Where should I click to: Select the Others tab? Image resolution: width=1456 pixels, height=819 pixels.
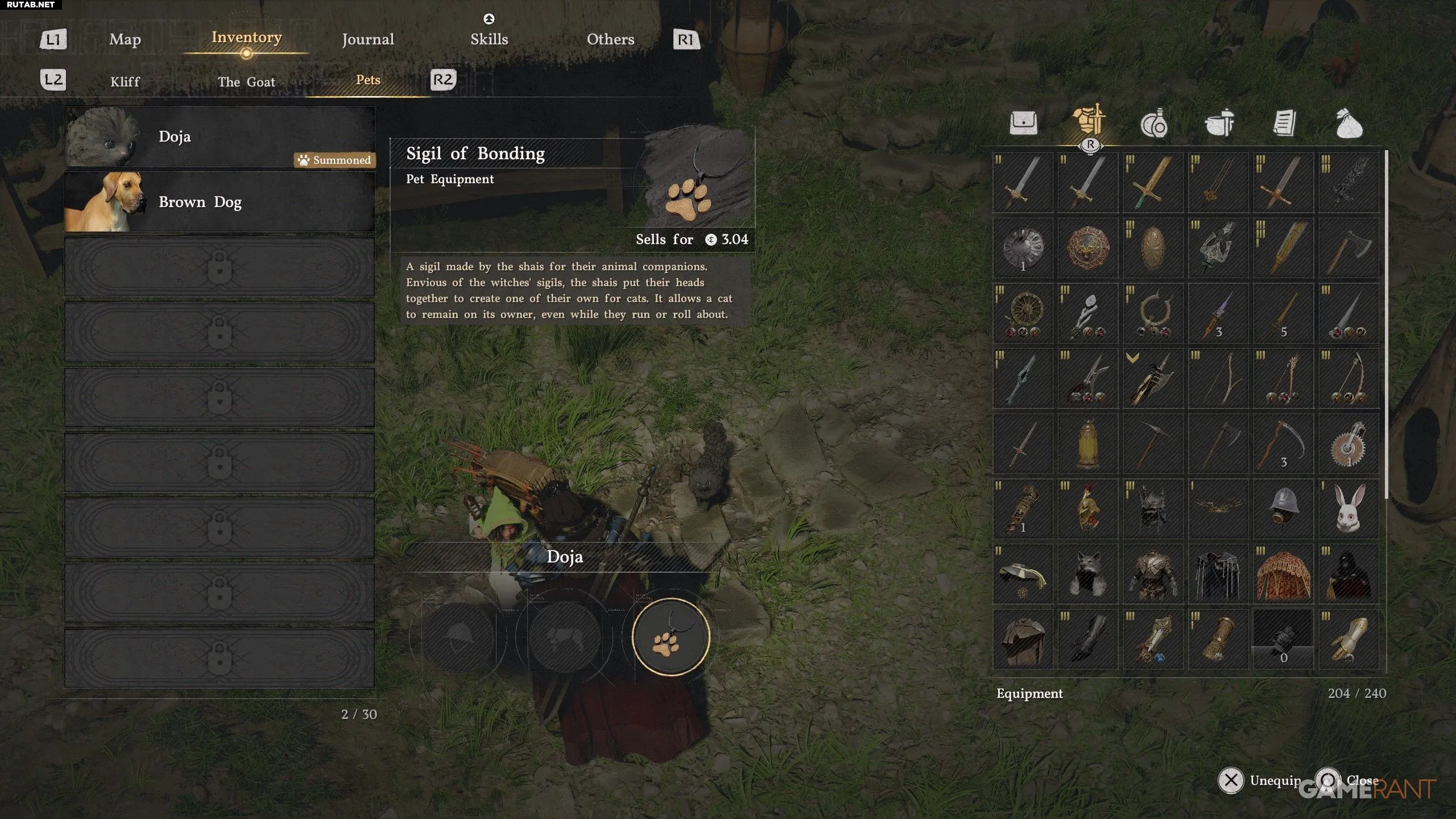[610, 39]
